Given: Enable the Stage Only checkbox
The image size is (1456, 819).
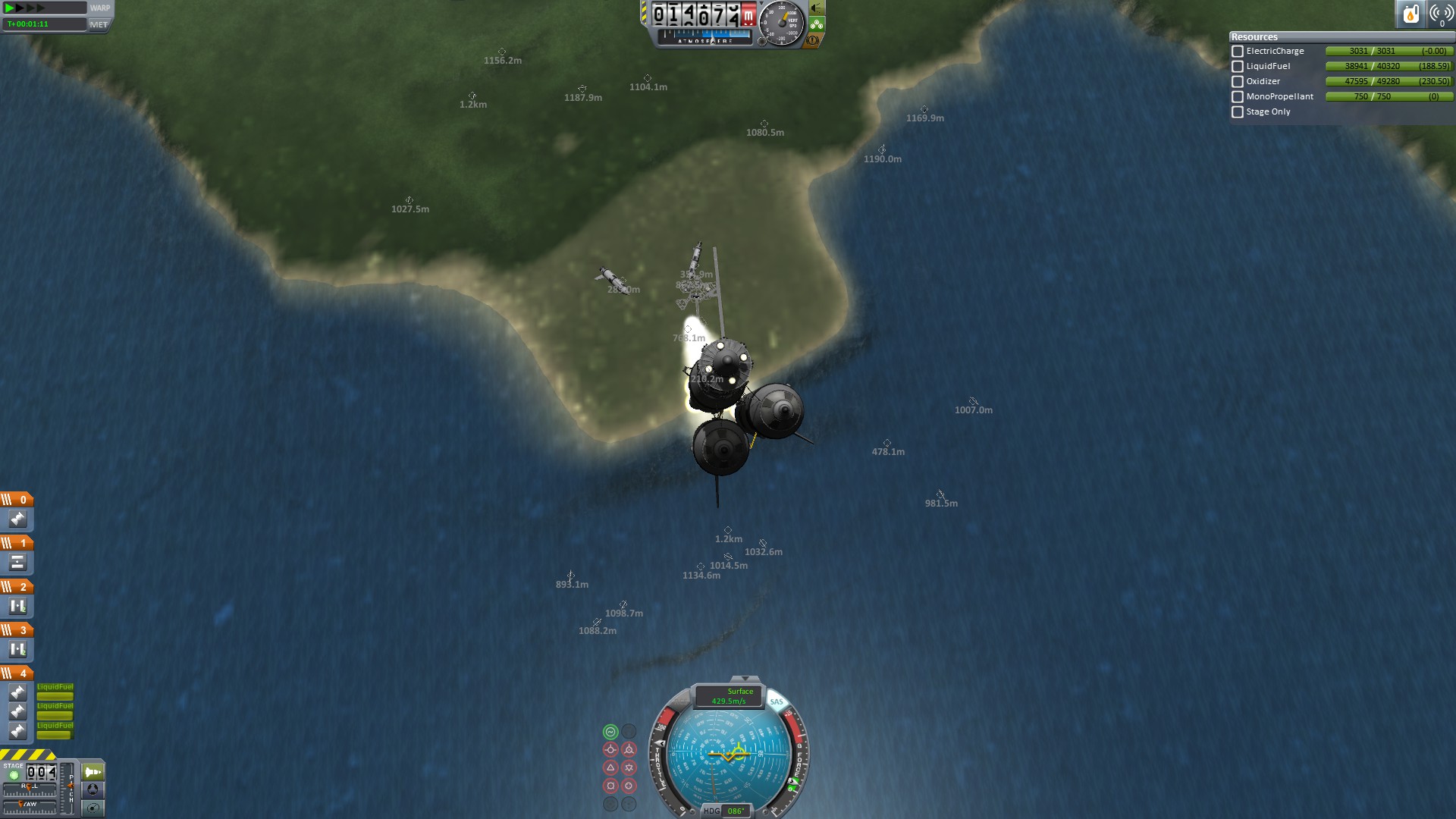Looking at the screenshot, I should pyautogui.click(x=1238, y=112).
